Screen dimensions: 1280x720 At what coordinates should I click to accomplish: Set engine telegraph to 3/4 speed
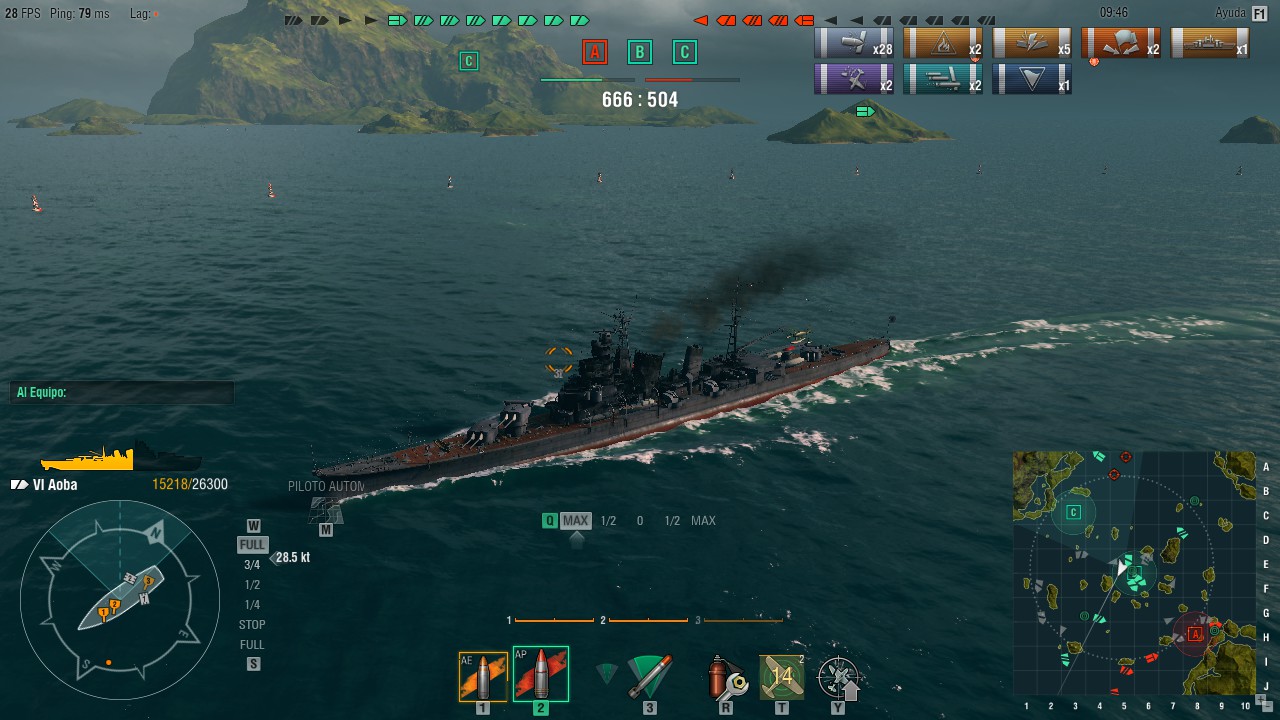pyautogui.click(x=252, y=565)
